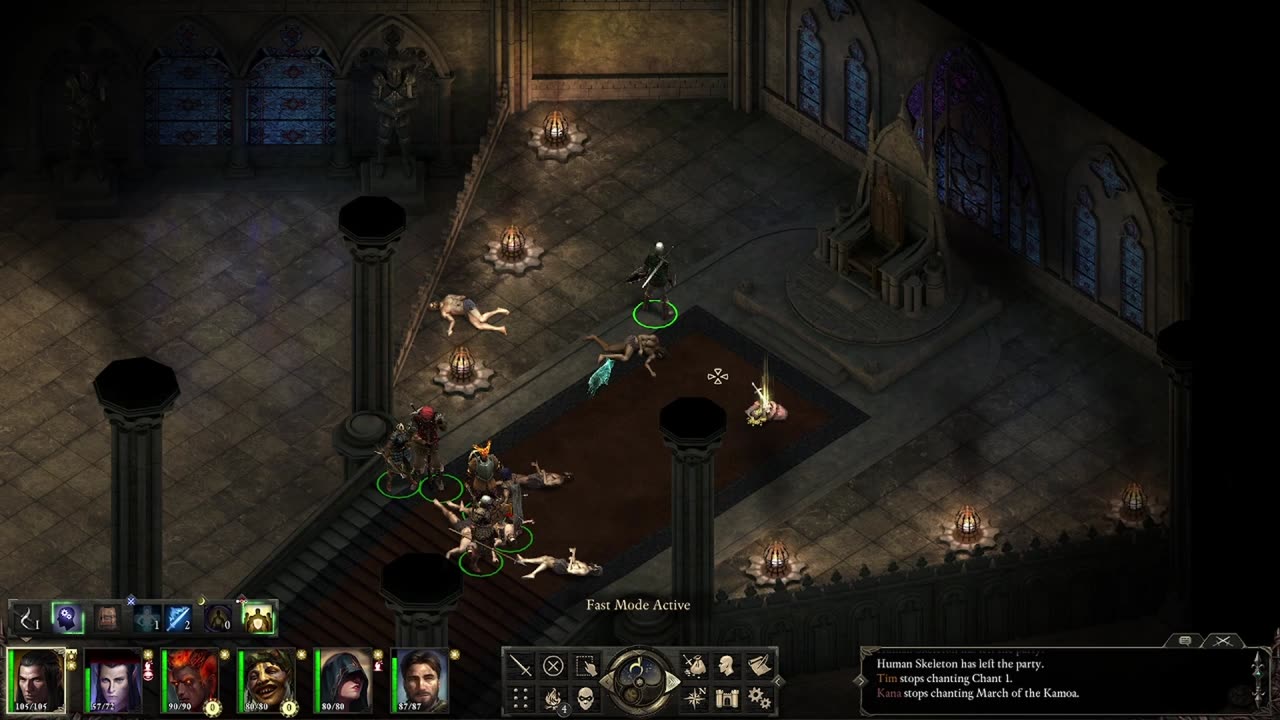
Task: Open the journal scroll and quill icon
Action: [759, 665]
